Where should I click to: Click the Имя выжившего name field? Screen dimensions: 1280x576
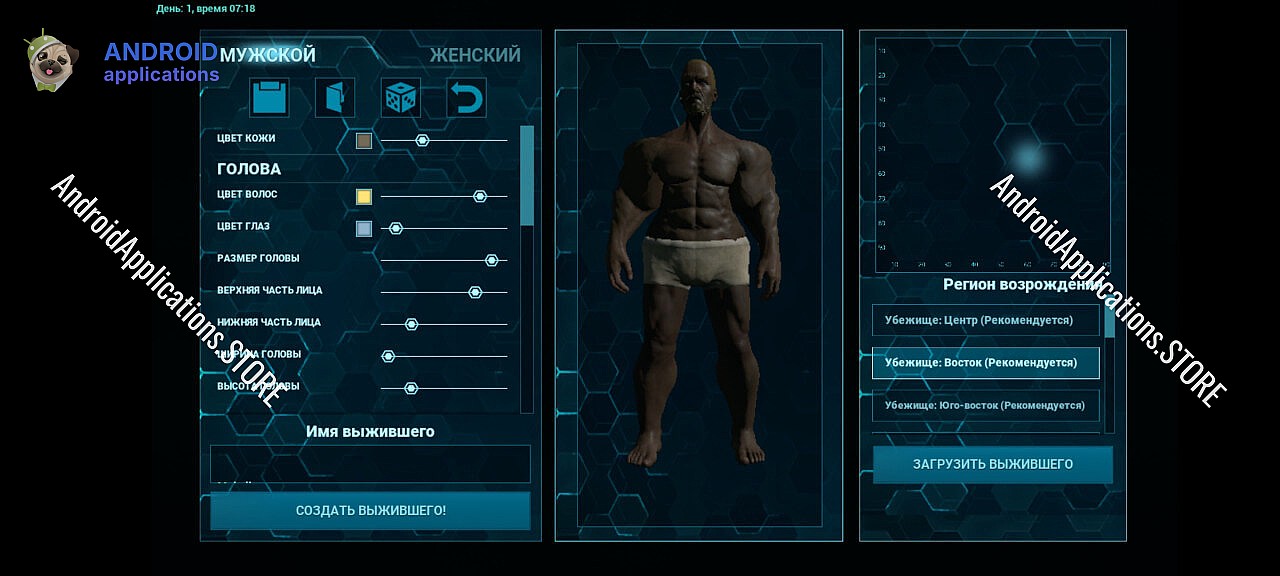(370, 464)
